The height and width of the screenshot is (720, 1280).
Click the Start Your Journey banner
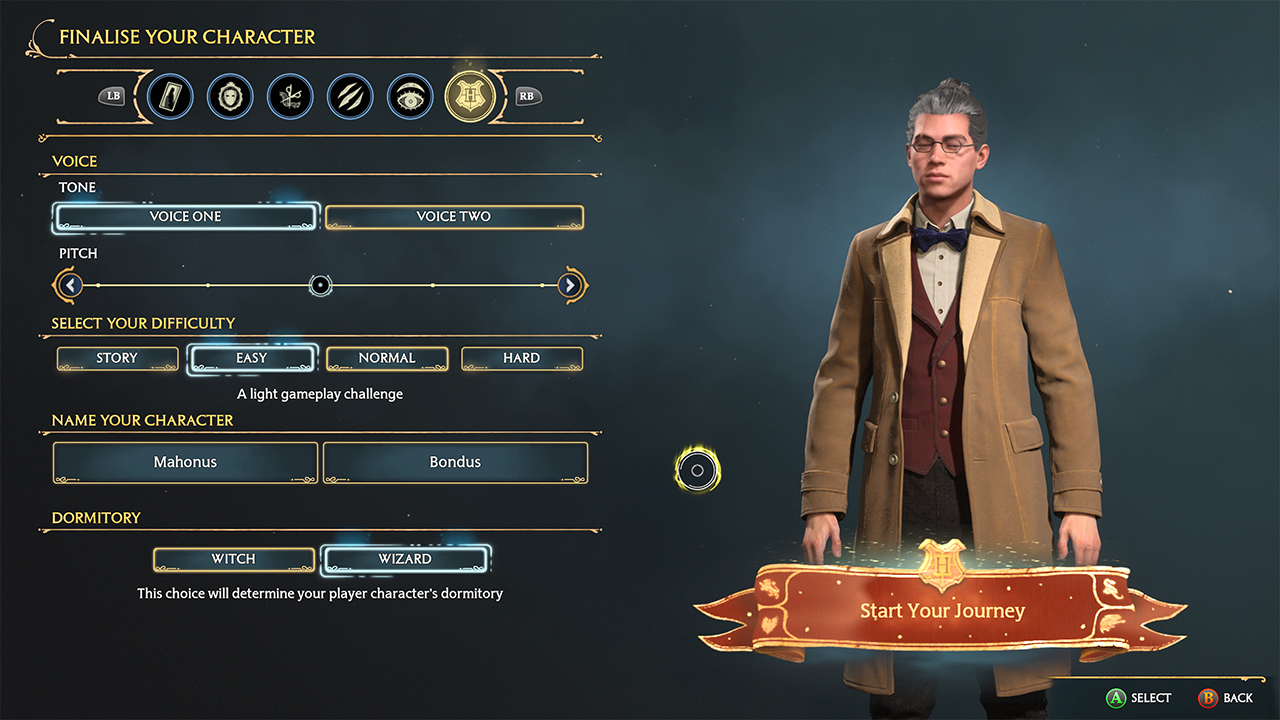pos(942,610)
